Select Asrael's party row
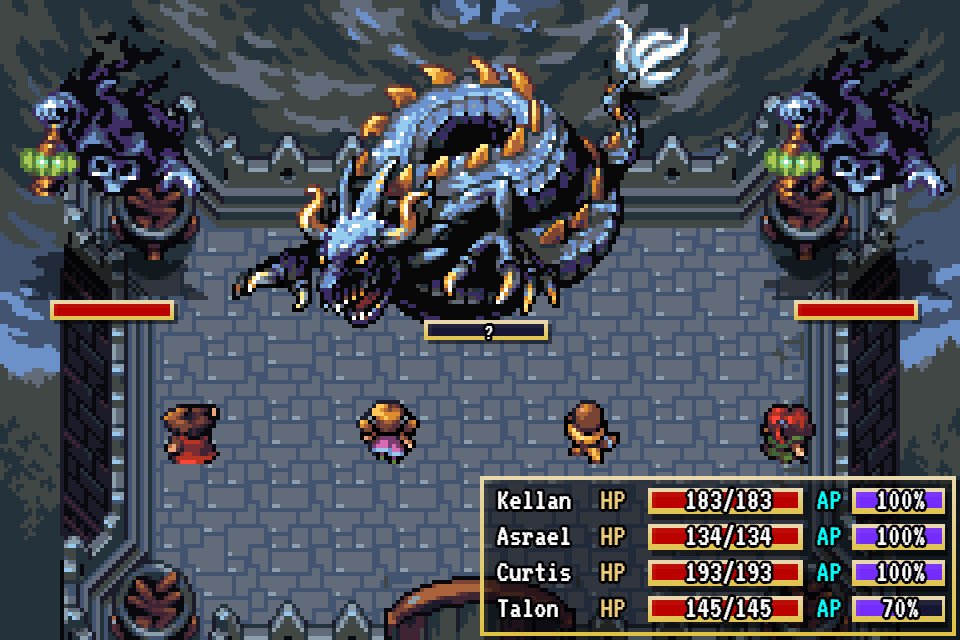 pos(534,537)
